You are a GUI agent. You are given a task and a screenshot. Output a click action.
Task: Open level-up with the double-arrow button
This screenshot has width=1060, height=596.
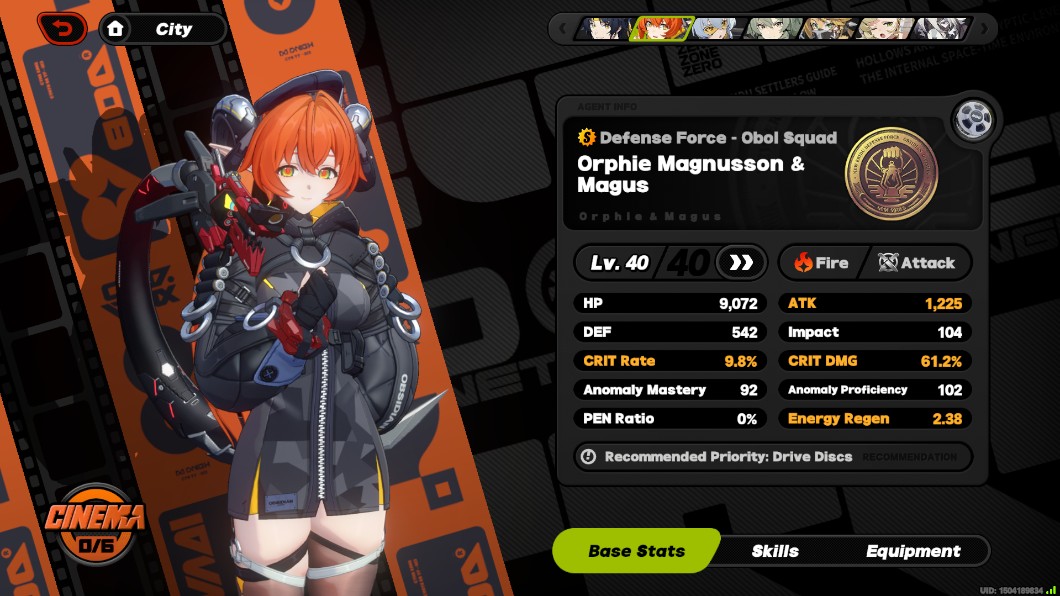pos(741,263)
